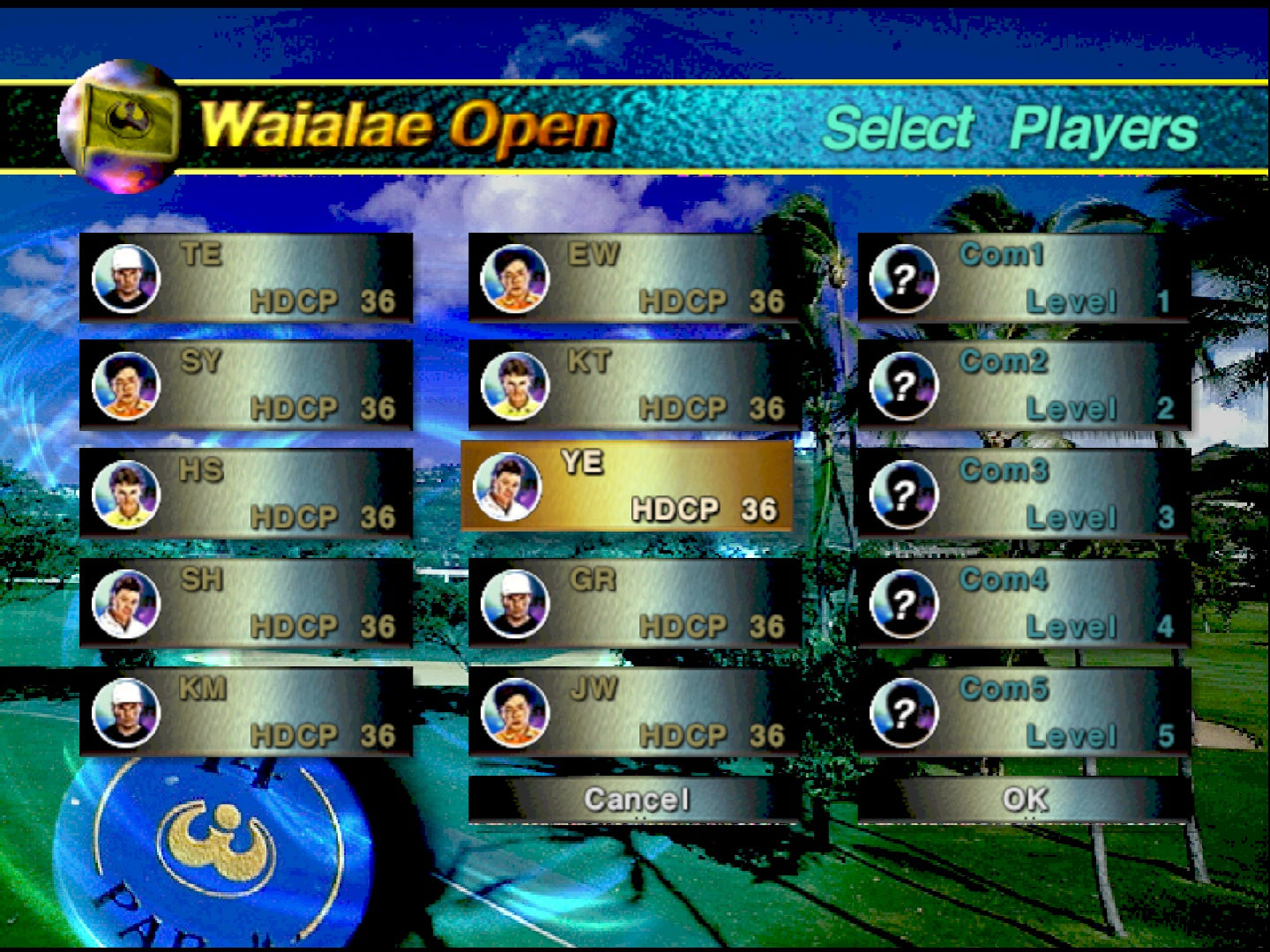
Task: Select player GR
Action: click(x=634, y=603)
